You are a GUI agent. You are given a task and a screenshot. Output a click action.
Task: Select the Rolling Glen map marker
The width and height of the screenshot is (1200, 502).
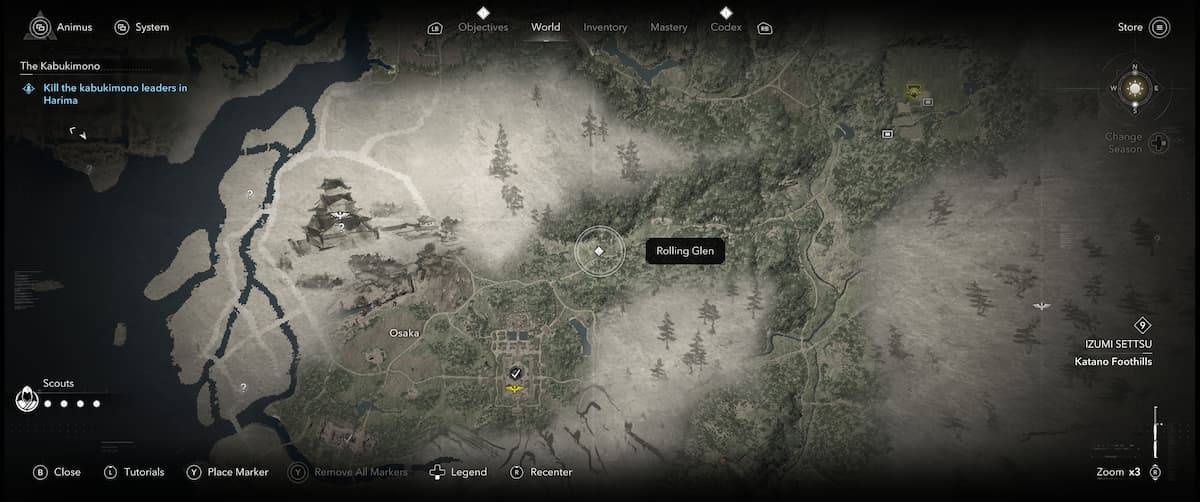pos(598,251)
